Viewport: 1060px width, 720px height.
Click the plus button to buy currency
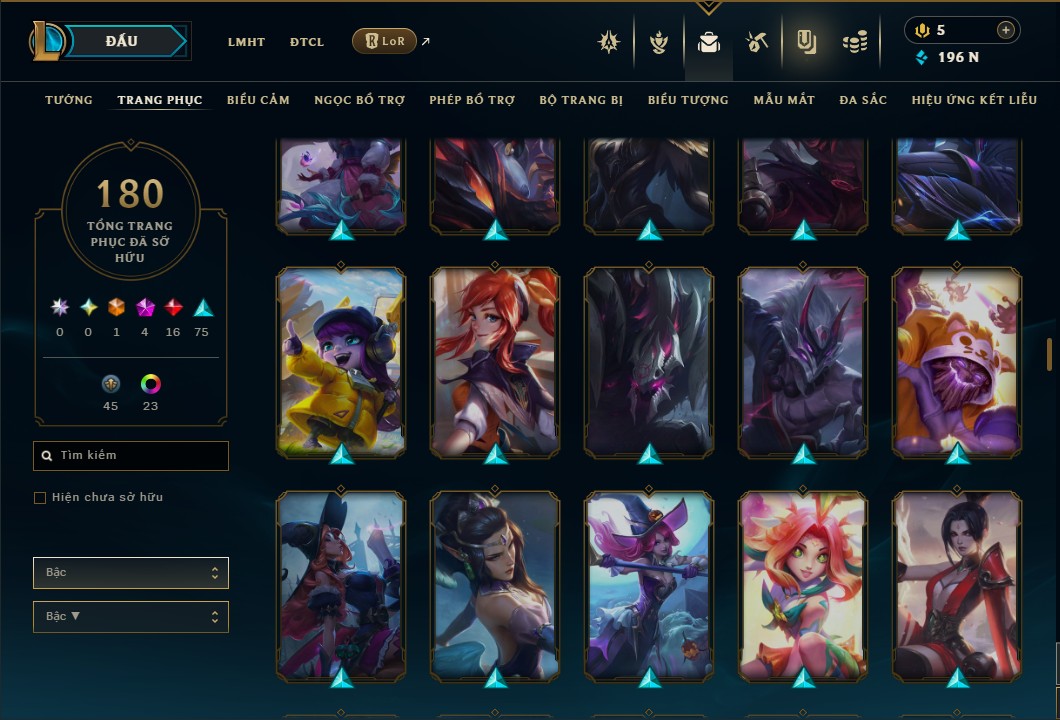click(1005, 30)
